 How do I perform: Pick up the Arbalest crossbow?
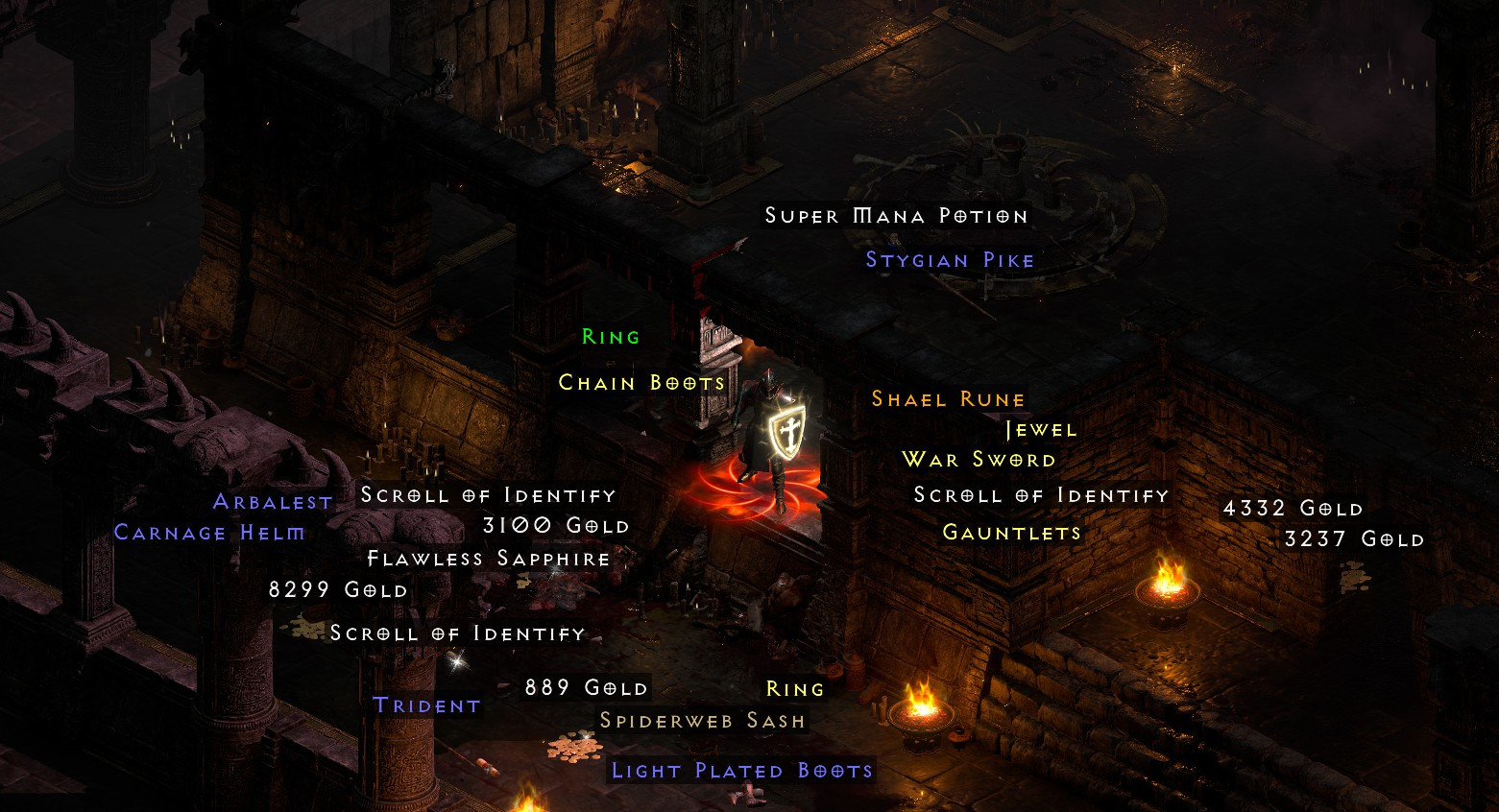pyautogui.click(x=272, y=500)
